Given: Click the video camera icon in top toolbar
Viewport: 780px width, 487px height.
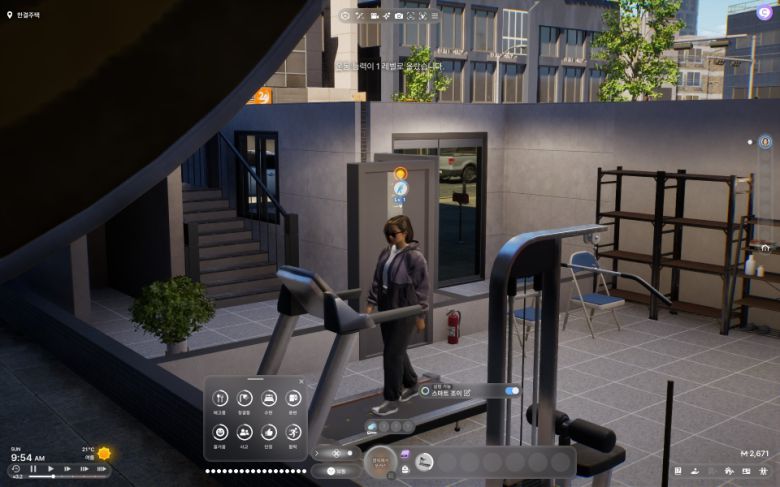Looking at the screenshot, I should click(x=374, y=16).
